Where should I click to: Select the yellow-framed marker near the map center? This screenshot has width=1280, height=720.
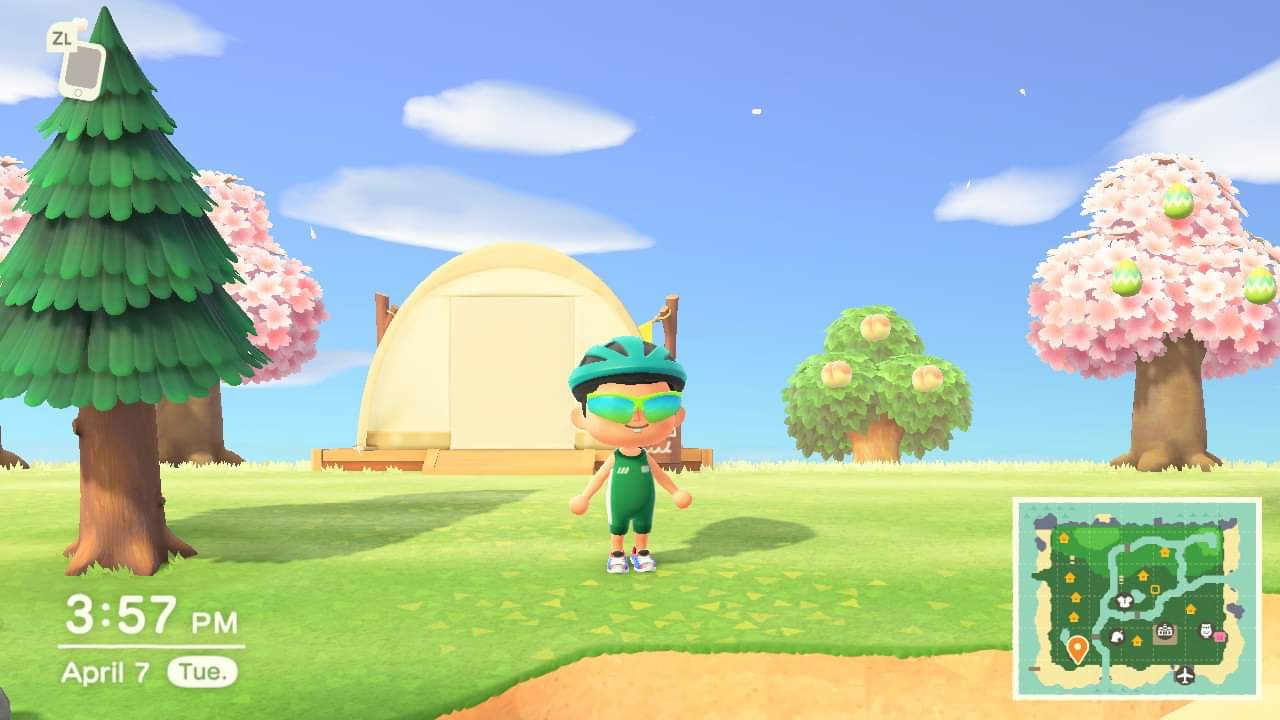(x=1154, y=589)
